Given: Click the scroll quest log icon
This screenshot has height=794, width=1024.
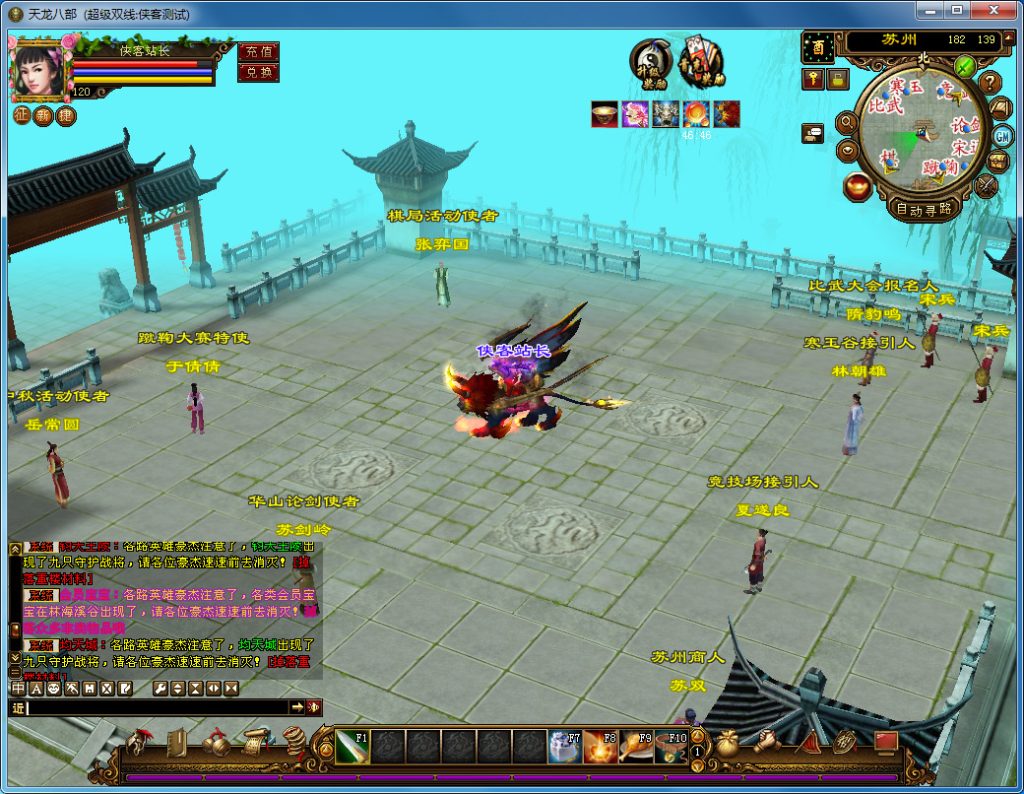Looking at the screenshot, I should coord(256,742).
